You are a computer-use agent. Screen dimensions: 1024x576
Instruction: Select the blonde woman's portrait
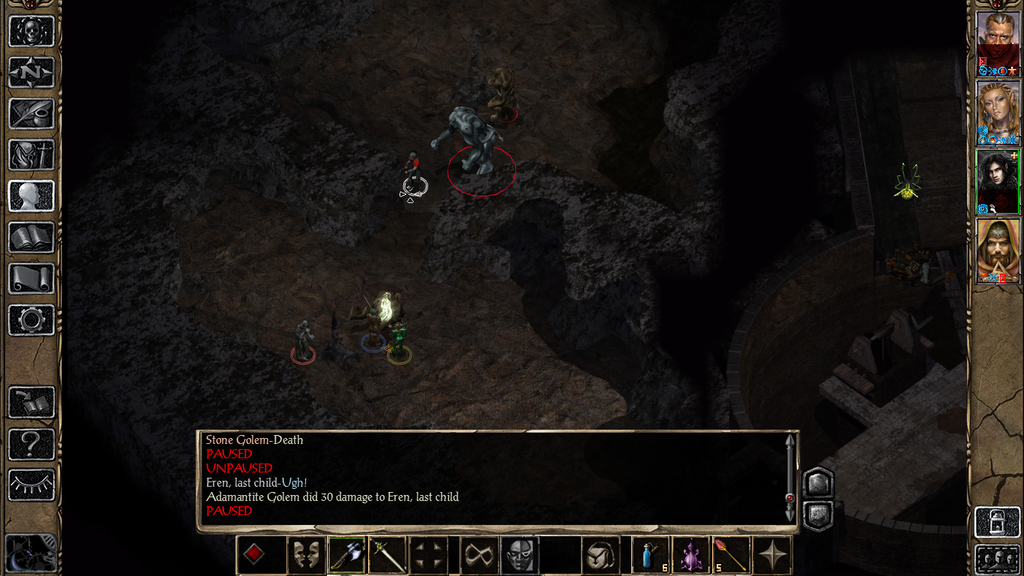998,112
